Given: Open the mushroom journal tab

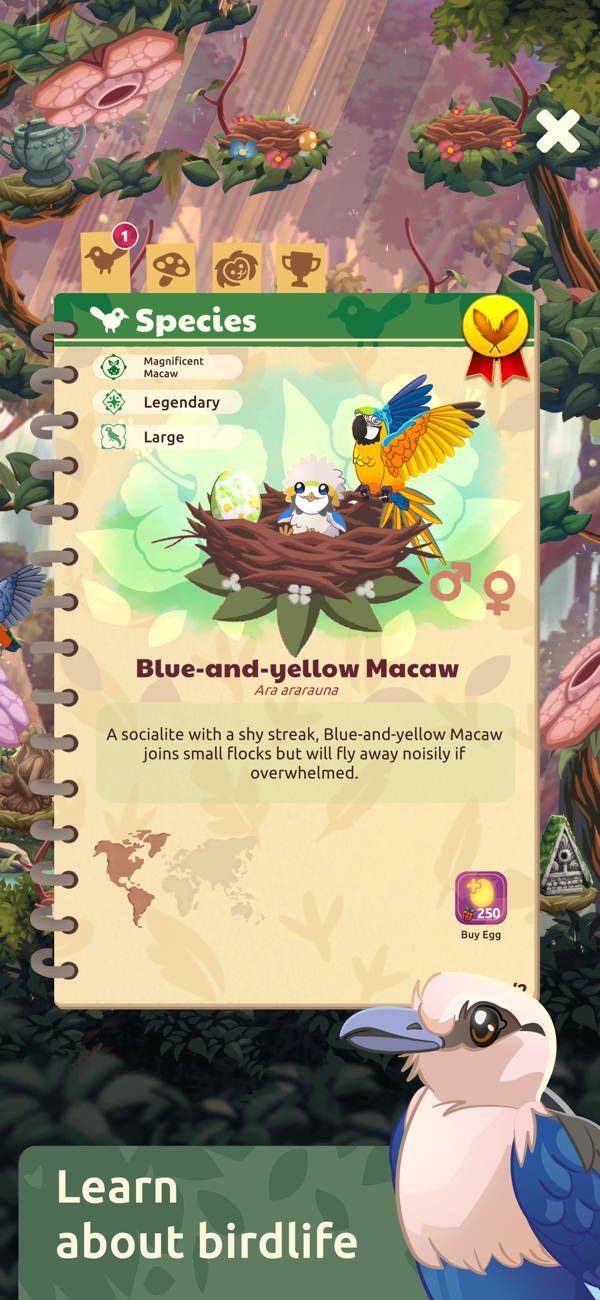Looking at the screenshot, I should click(x=171, y=267).
